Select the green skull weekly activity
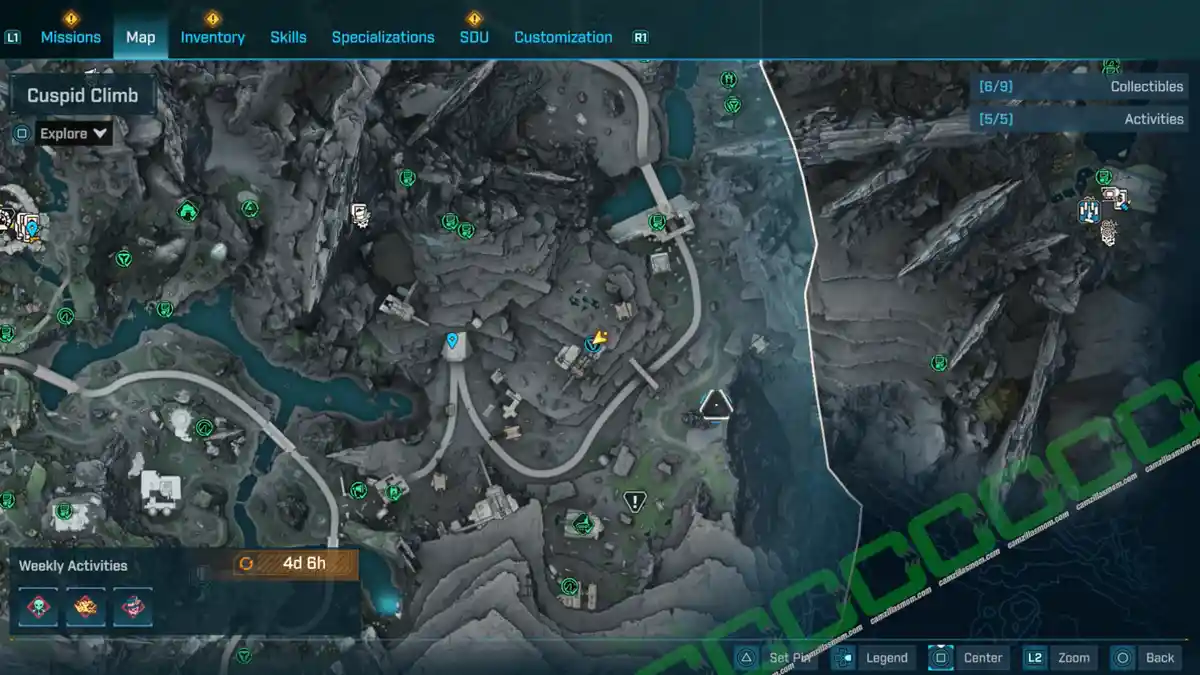 pyautogui.click(x=38, y=605)
